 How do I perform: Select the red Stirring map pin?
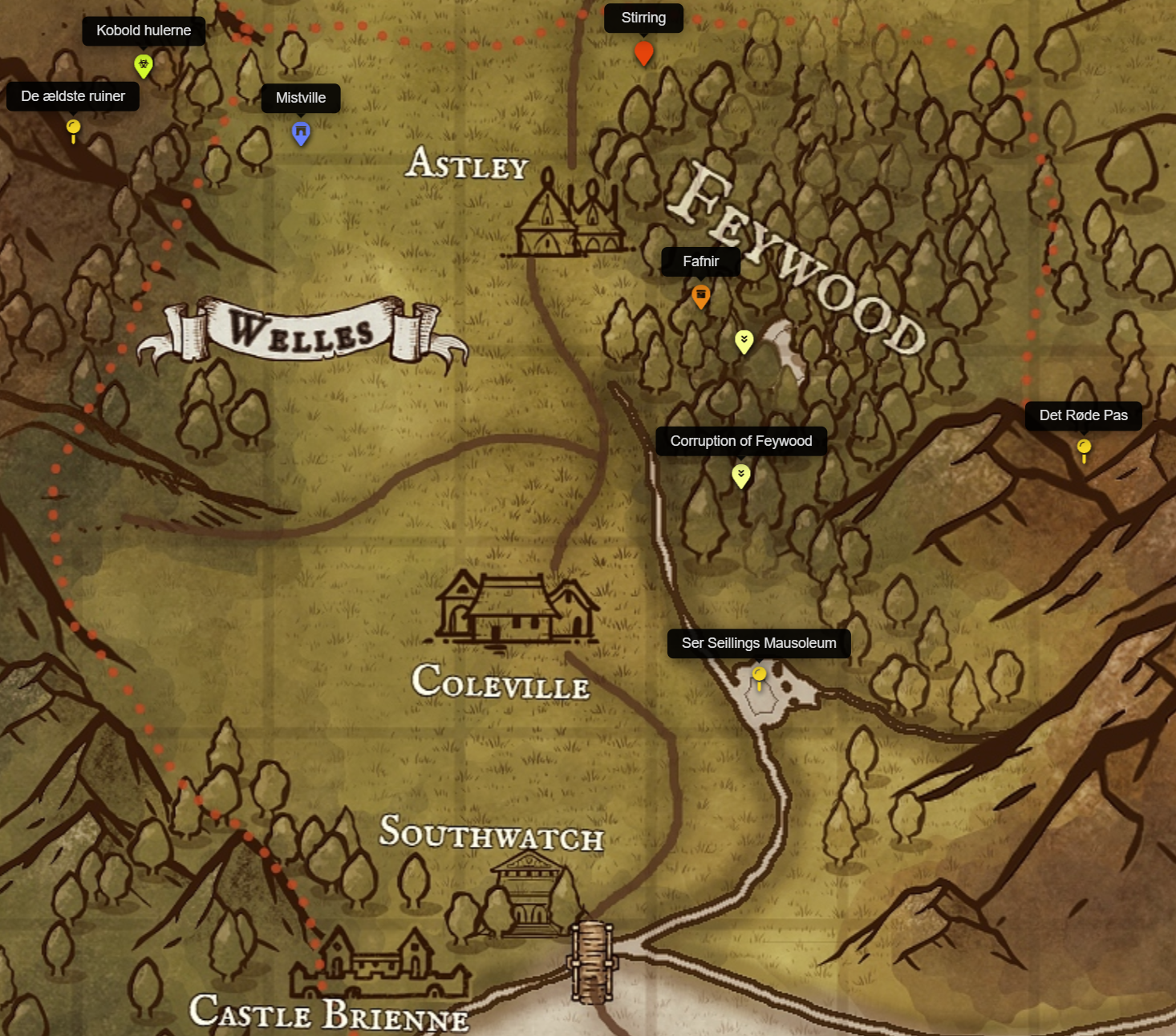click(x=643, y=53)
